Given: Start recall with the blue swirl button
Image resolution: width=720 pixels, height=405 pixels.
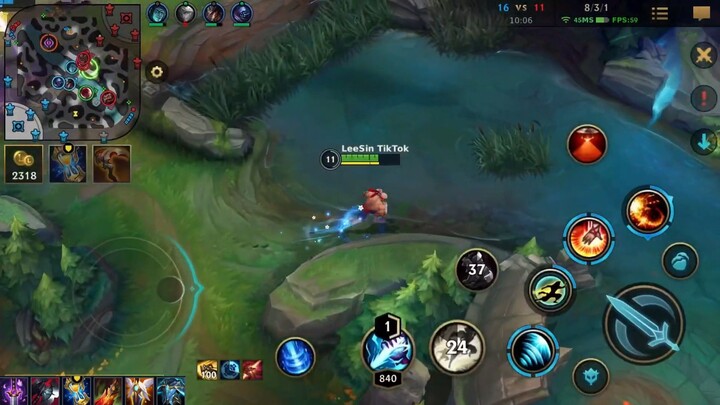Looking at the screenshot, I should point(295,357).
